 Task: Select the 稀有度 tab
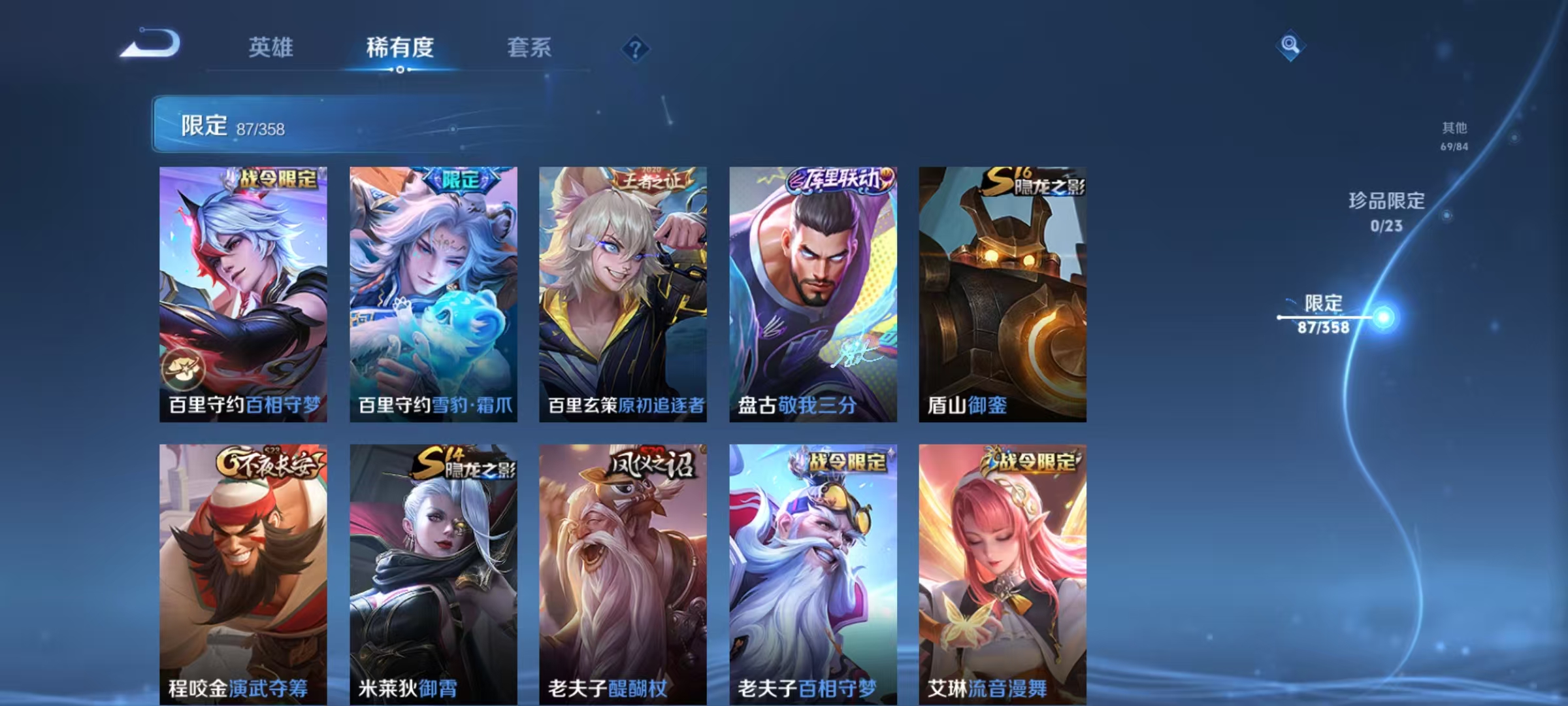point(400,48)
